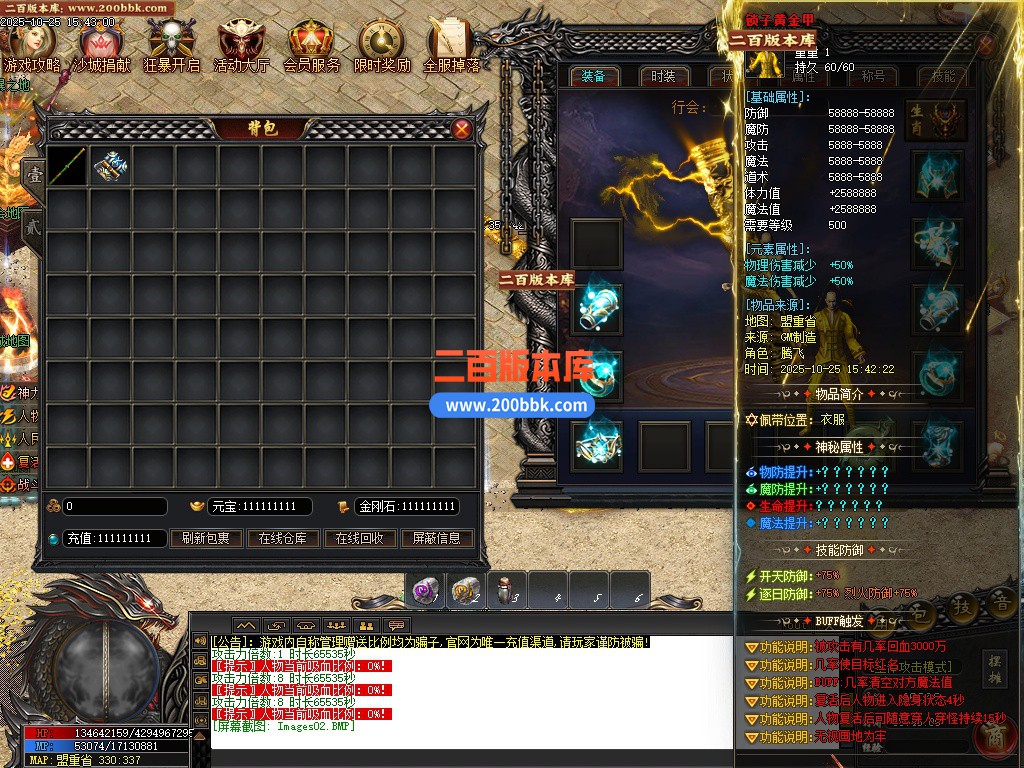Viewport: 1024px width, 768px height.
Task: Toggle the 屏蔽信息 block info button
Action: coord(437,538)
